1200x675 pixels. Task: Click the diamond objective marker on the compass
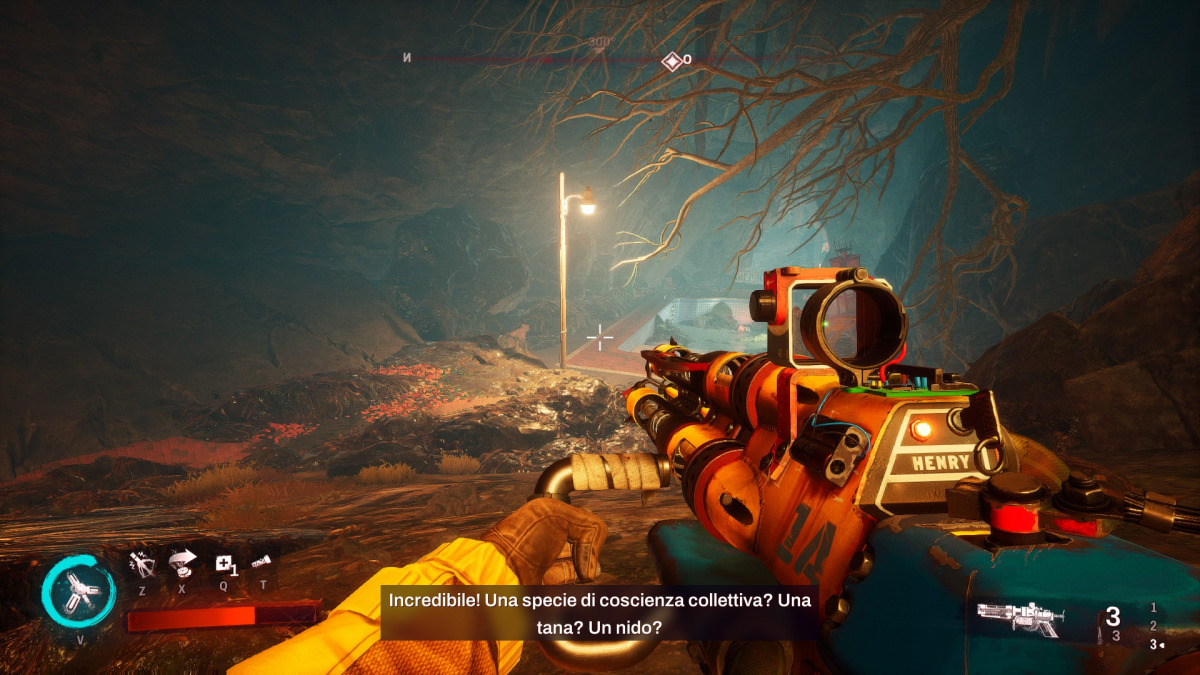tap(671, 60)
